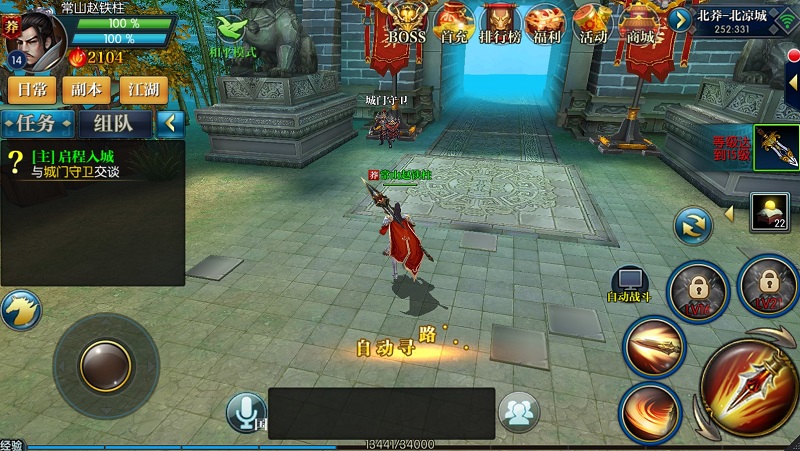The width and height of the screenshot is (800, 451).
Task: Mount up with the horse head icon
Action: click(20, 310)
